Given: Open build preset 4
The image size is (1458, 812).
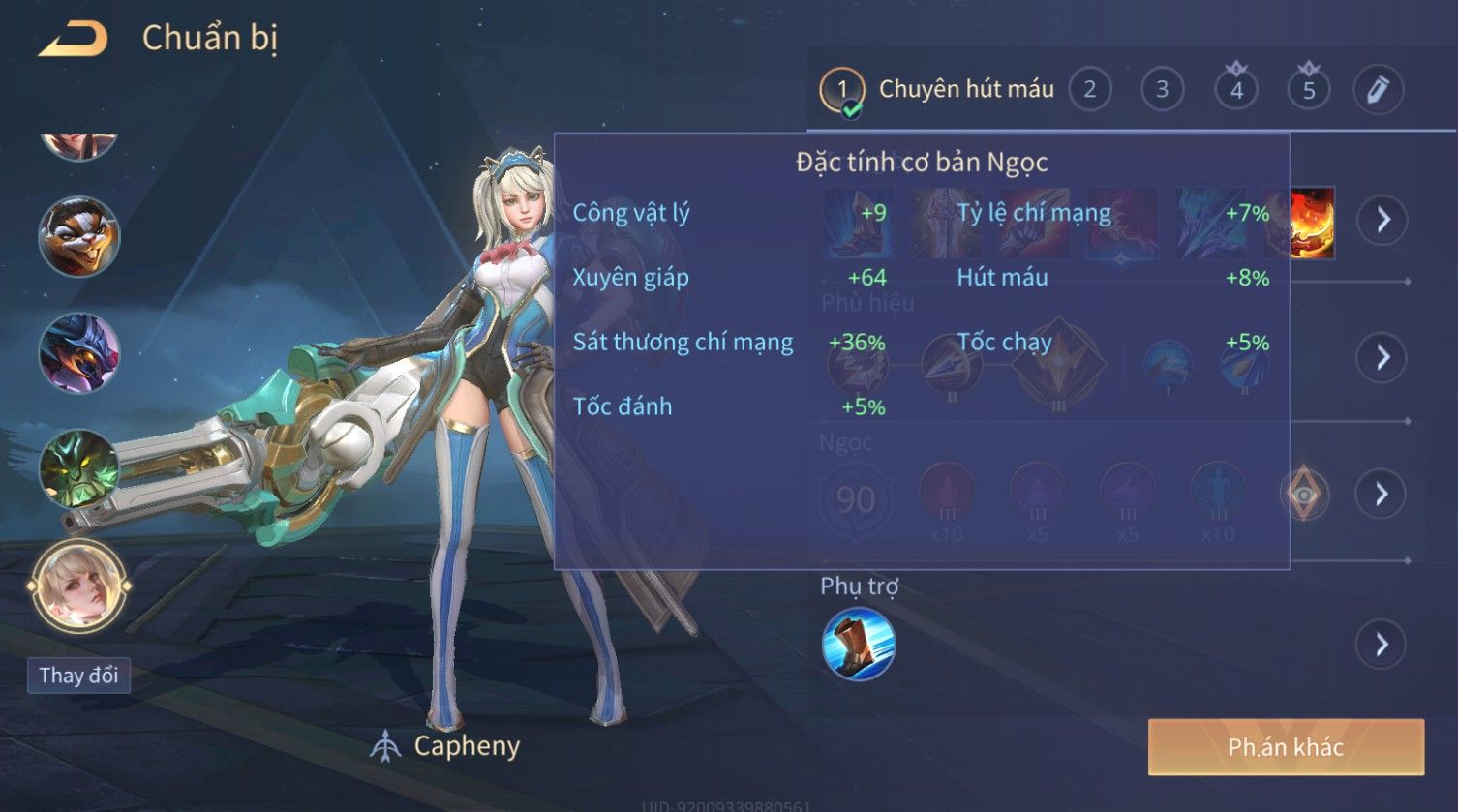Looking at the screenshot, I should tap(1235, 90).
